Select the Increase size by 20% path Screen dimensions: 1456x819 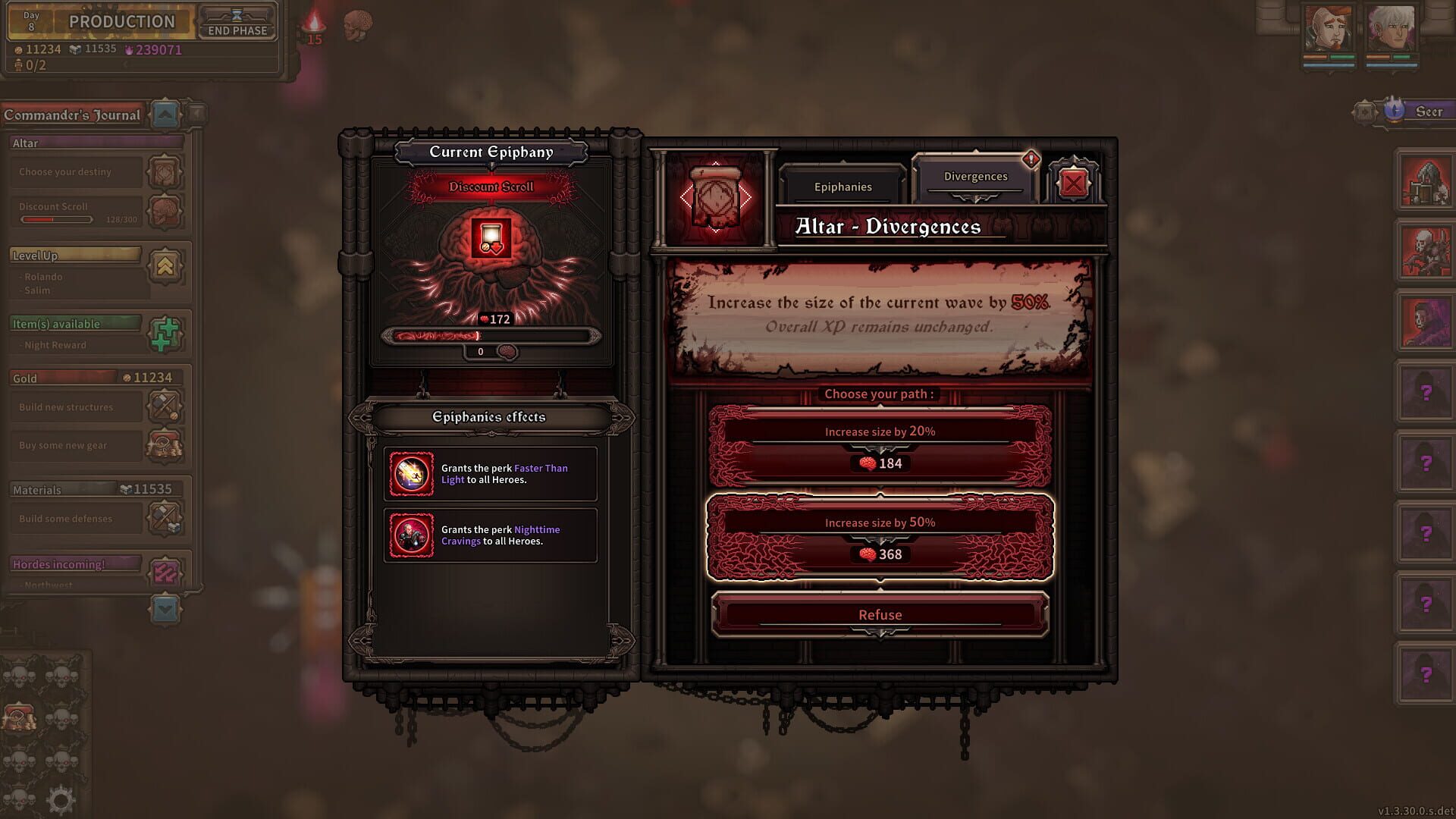point(880,446)
